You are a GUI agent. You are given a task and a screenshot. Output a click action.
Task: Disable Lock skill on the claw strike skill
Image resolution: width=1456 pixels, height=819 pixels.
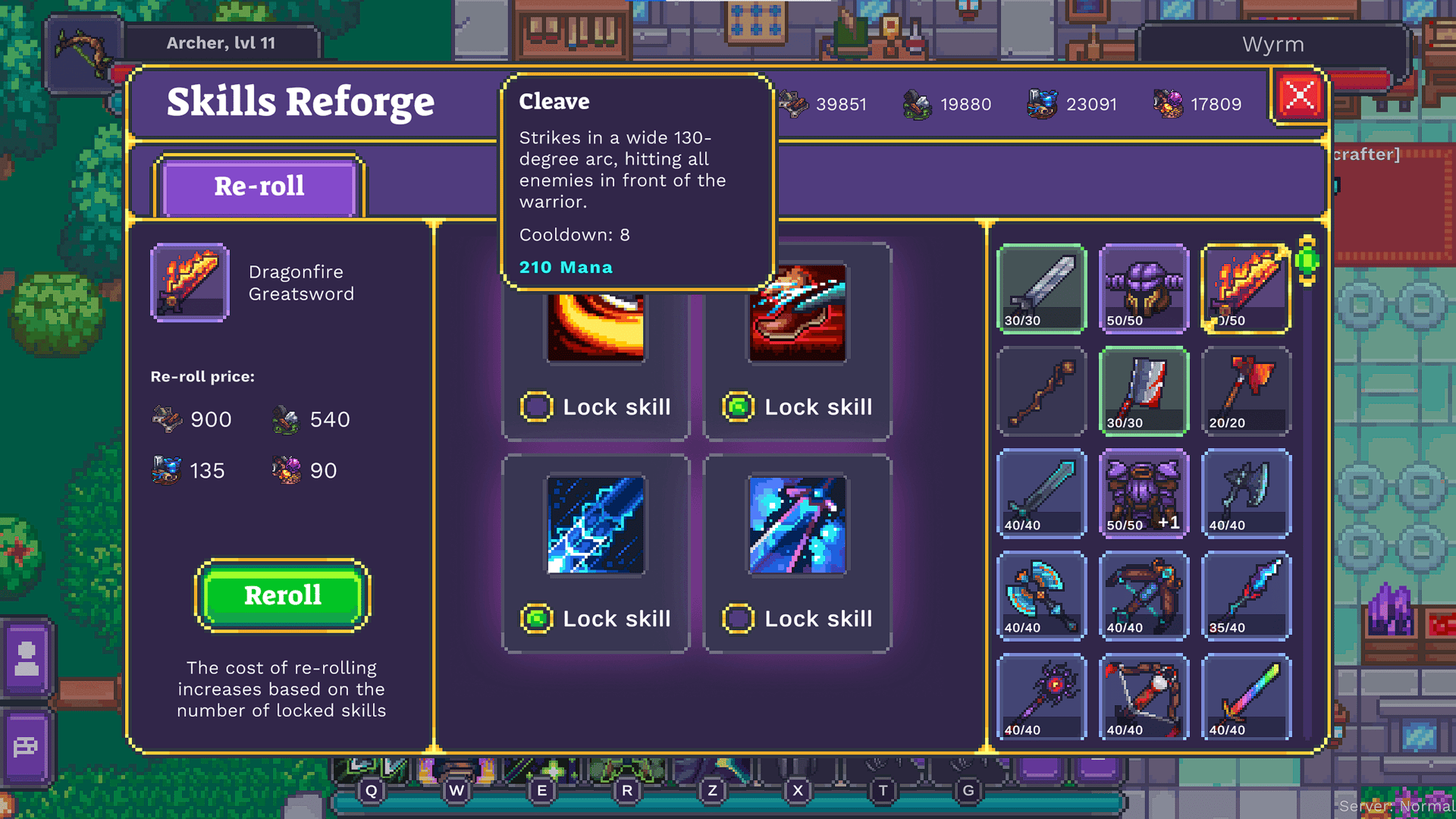point(739,406)
